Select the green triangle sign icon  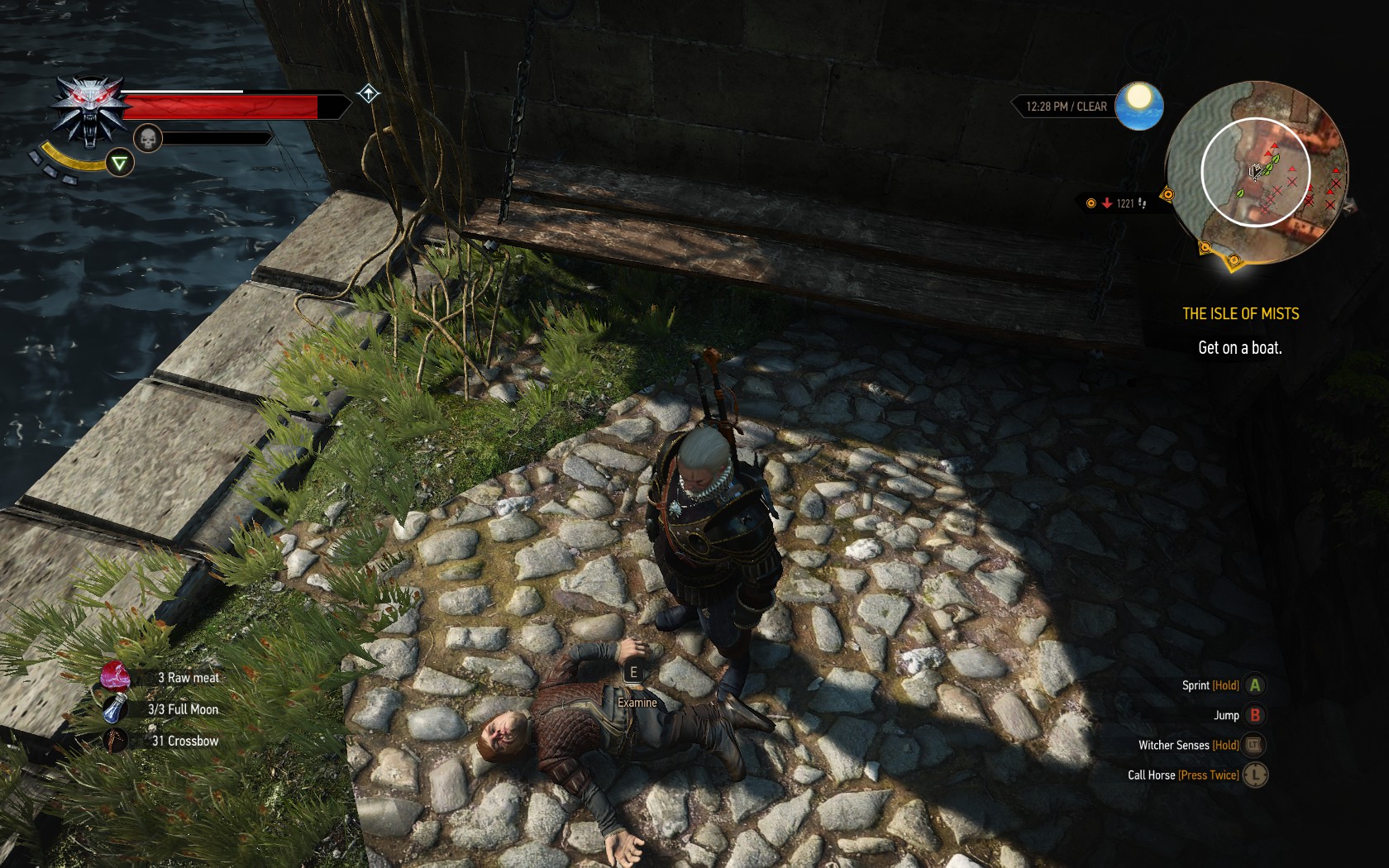120,163
